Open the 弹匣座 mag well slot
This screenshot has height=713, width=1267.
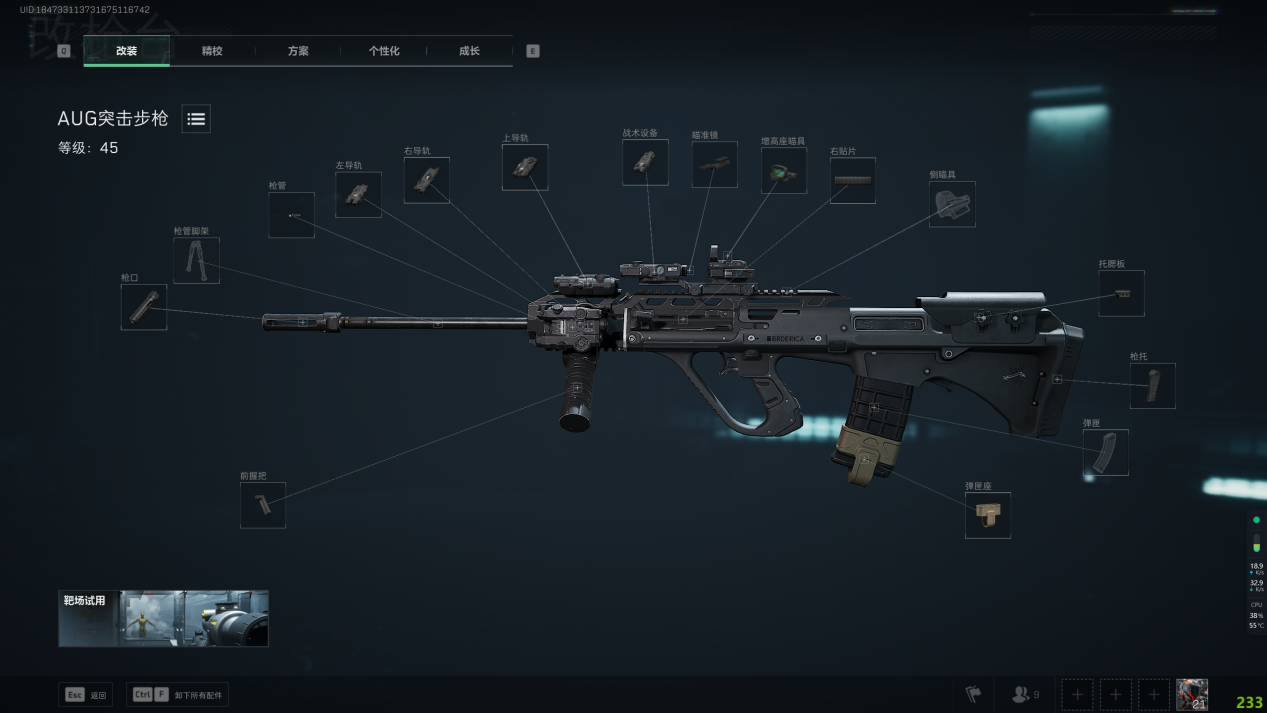(x=987, y=515)
